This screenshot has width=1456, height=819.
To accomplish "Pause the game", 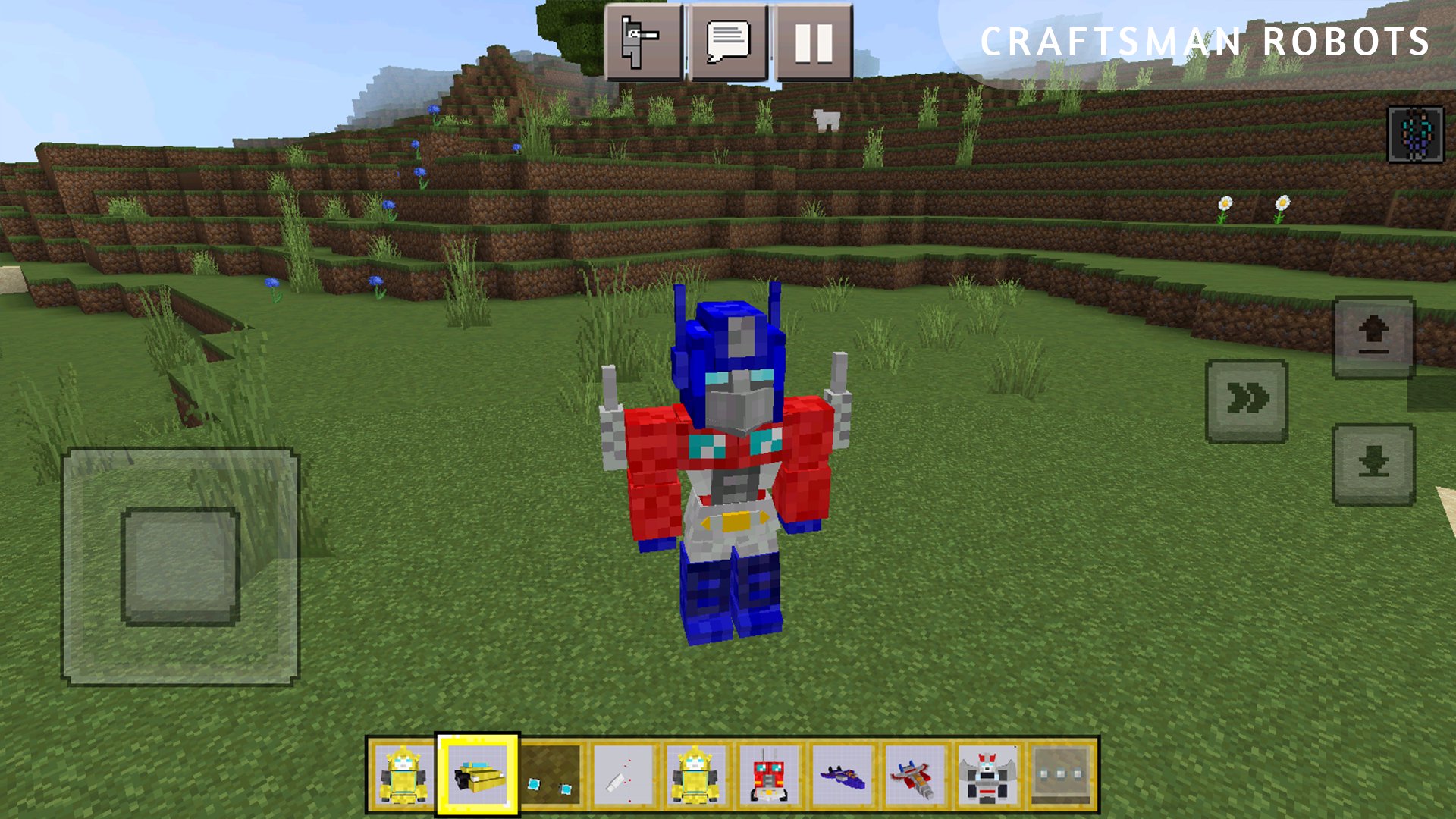I will point(813,42).
